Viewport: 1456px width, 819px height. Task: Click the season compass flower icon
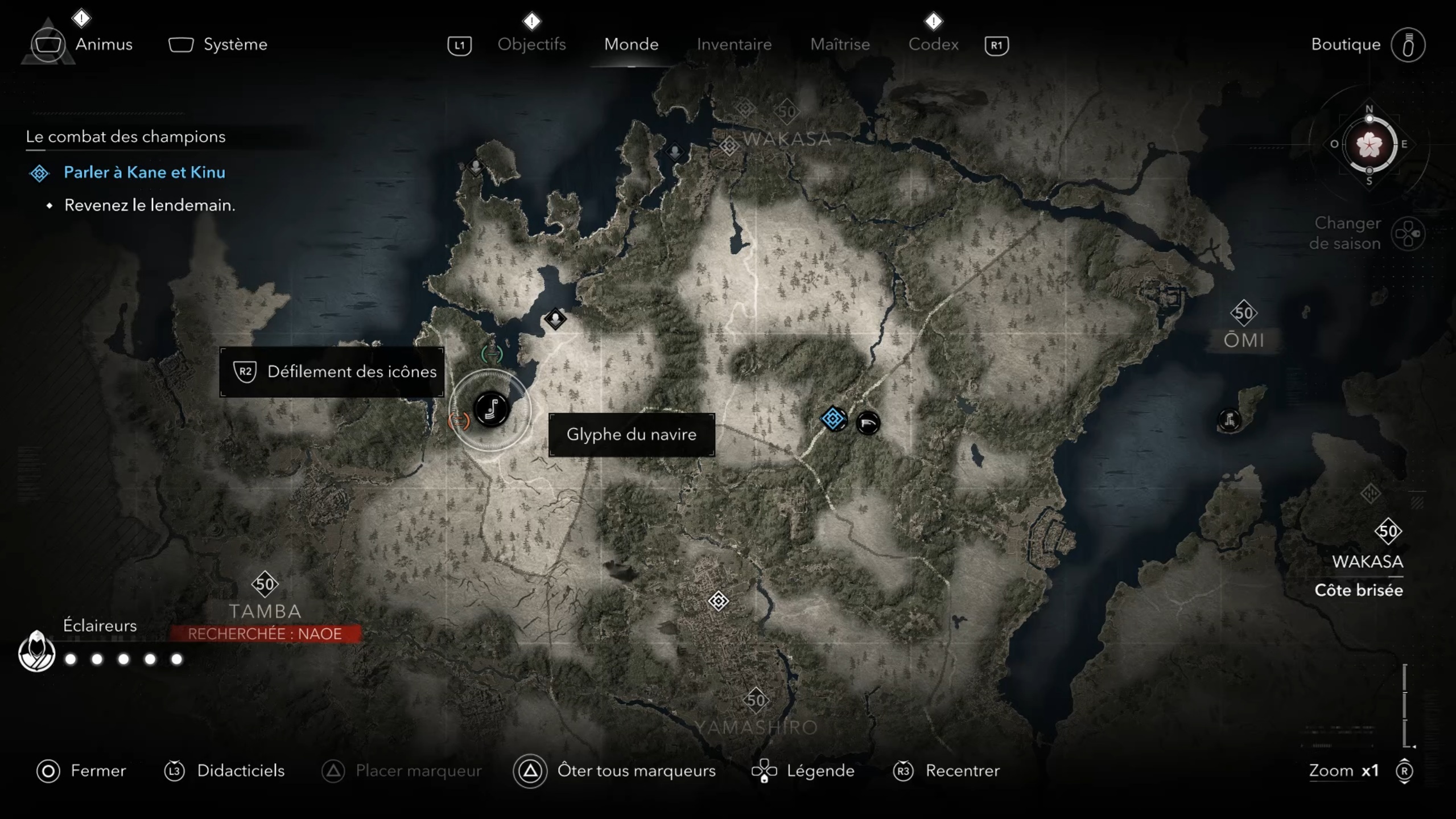coord(1369,145)
